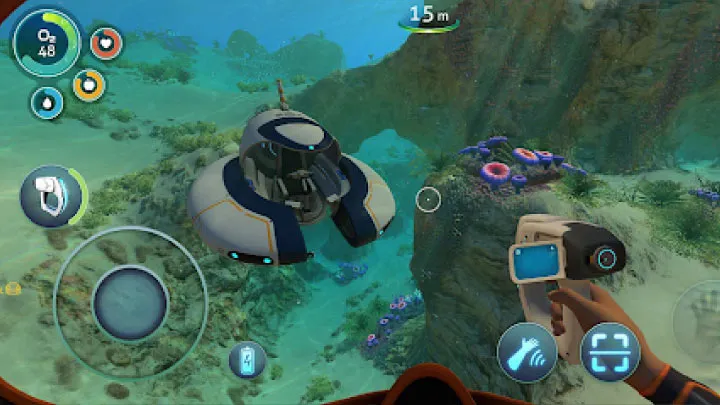720x405 pixels.
Task: Tap the scan frame button
Action: (610, 353)
